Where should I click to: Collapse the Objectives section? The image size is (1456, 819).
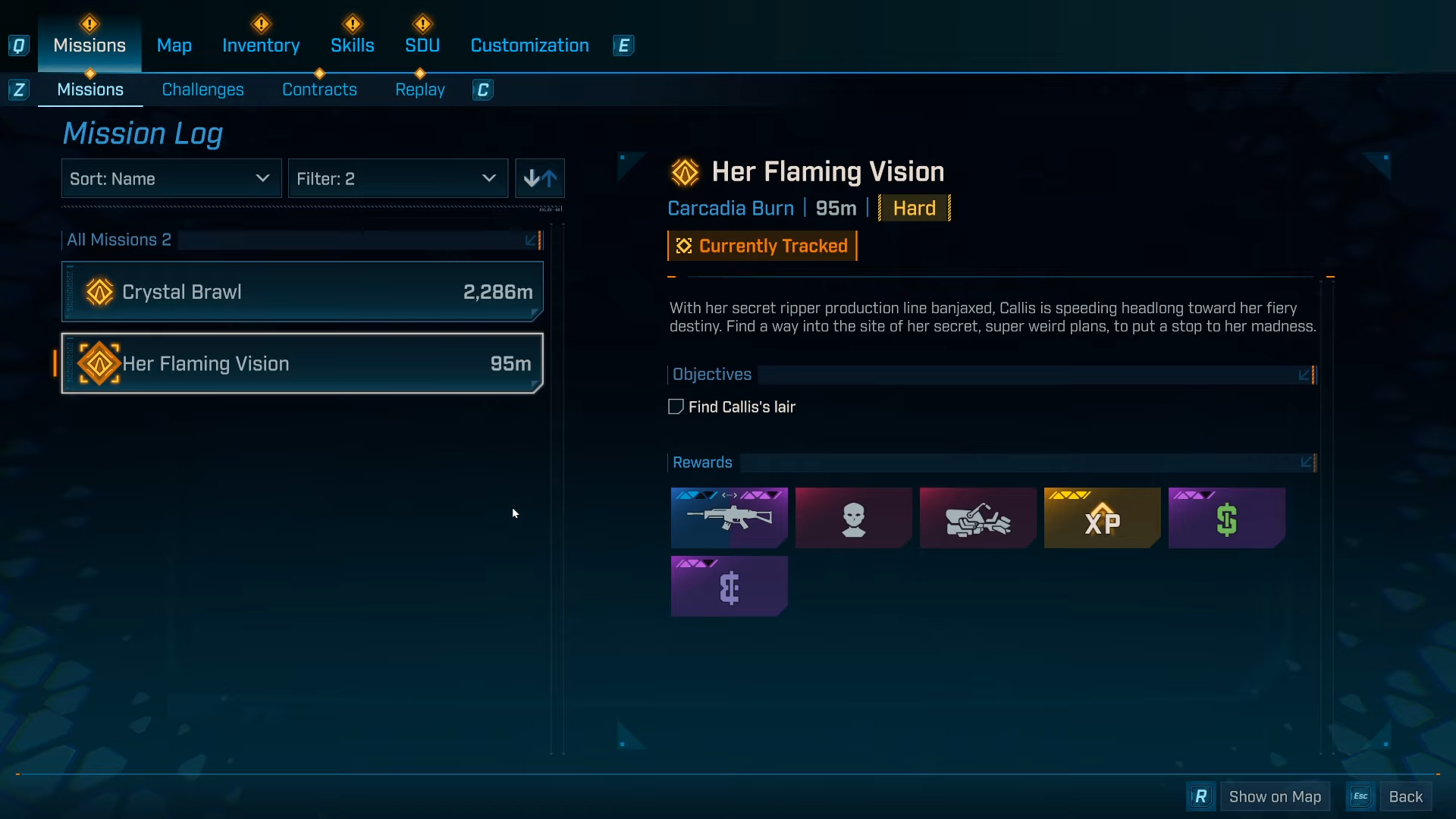pyautogui.click(x=1305, y=375)
